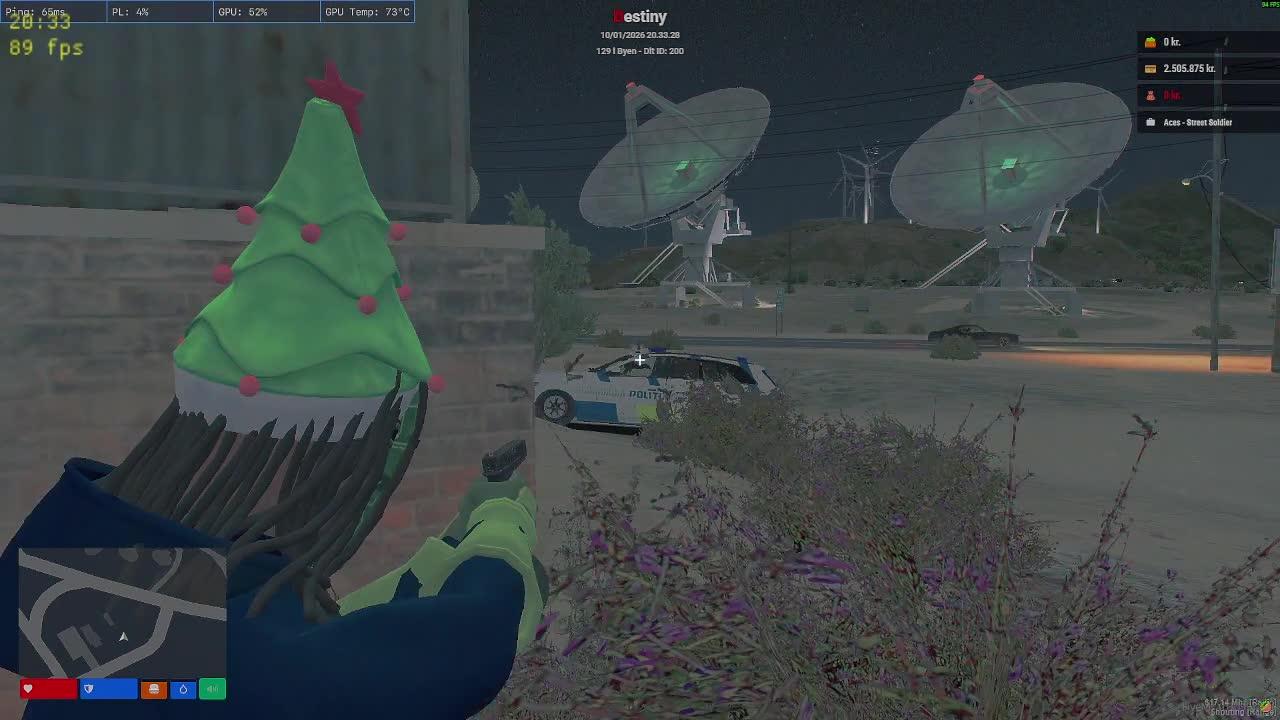This screenshot has width=1280, height=720.
Task: Select the orange hunger status icon
Action: click(x=154, y=689)
